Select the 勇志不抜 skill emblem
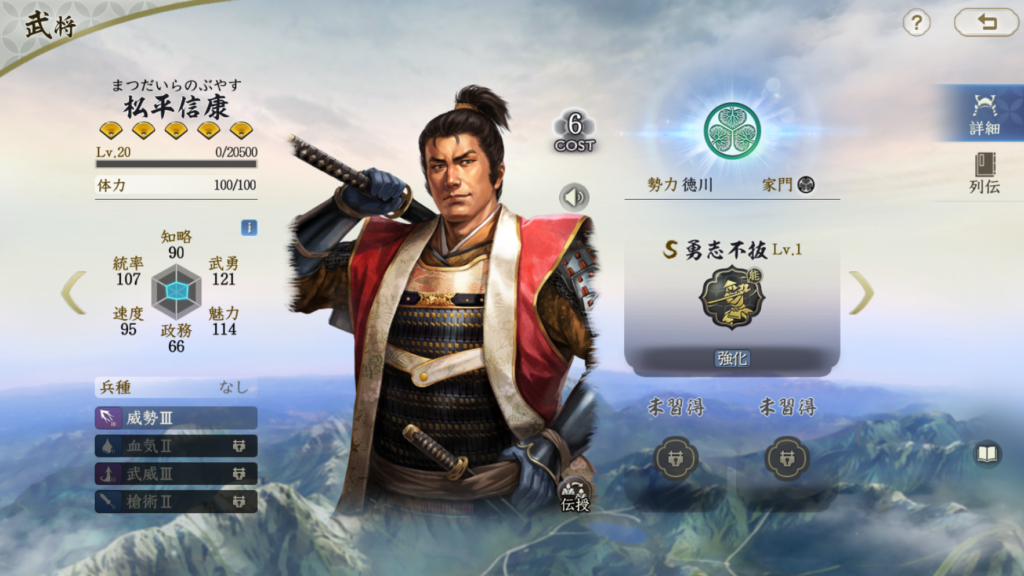The image size is (1024, 576). 731,297
